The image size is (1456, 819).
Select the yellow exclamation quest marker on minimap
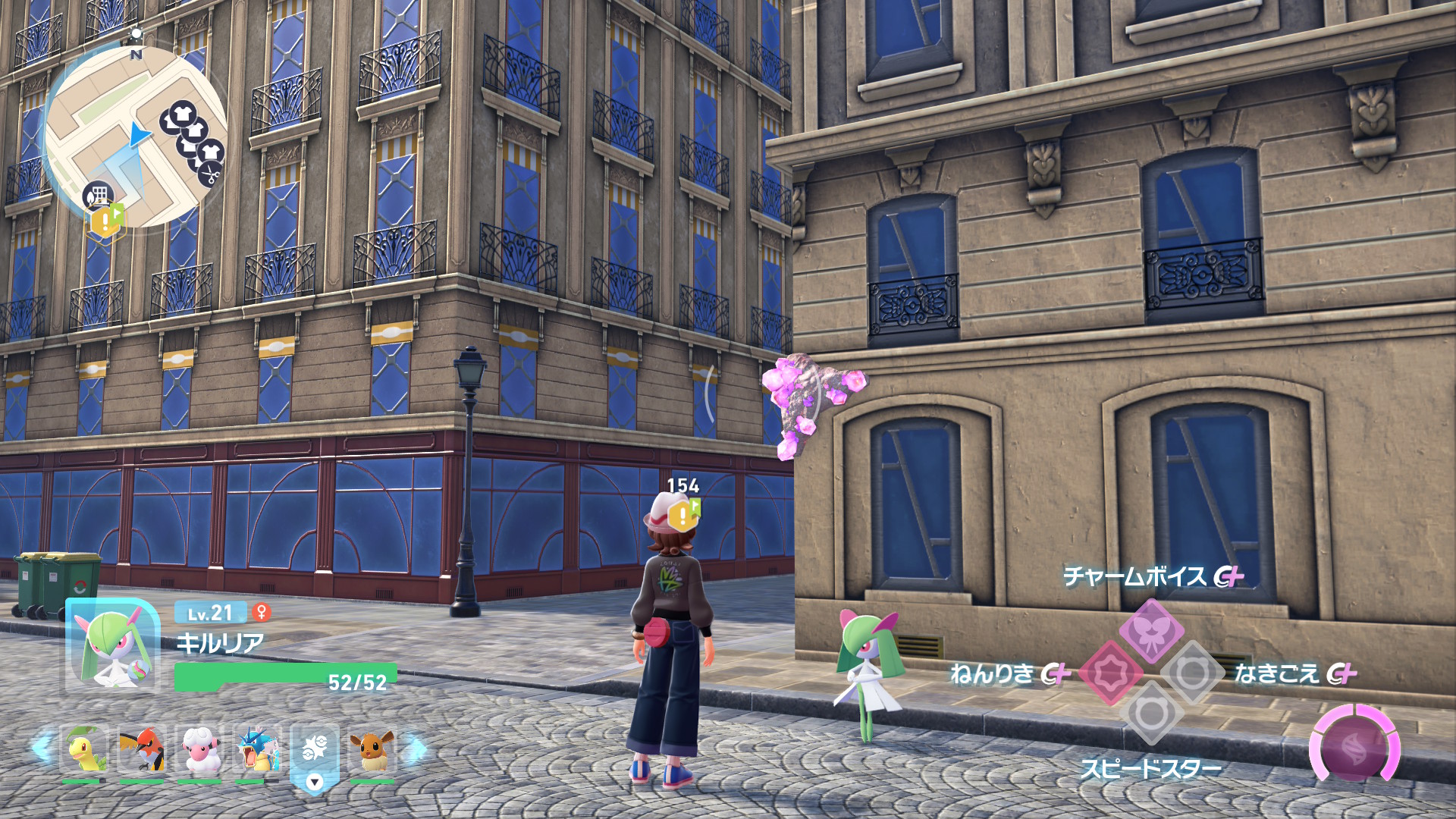coord(105,220)
